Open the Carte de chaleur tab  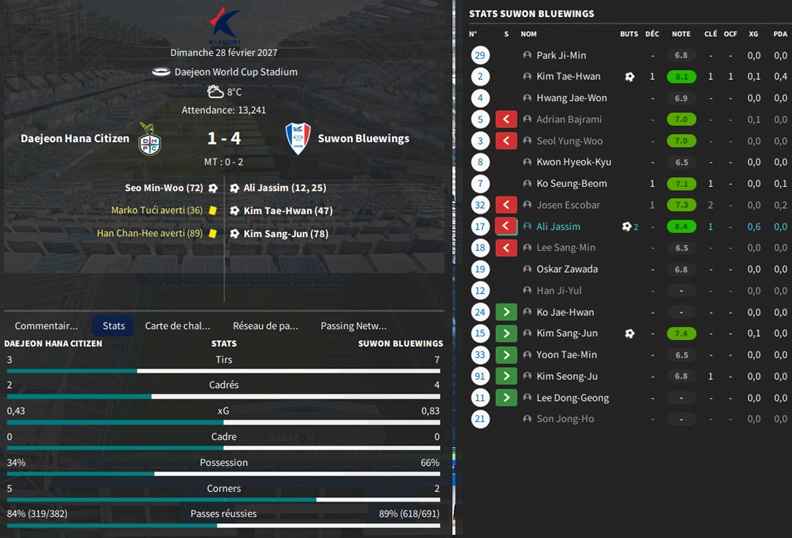coord(178,326)
